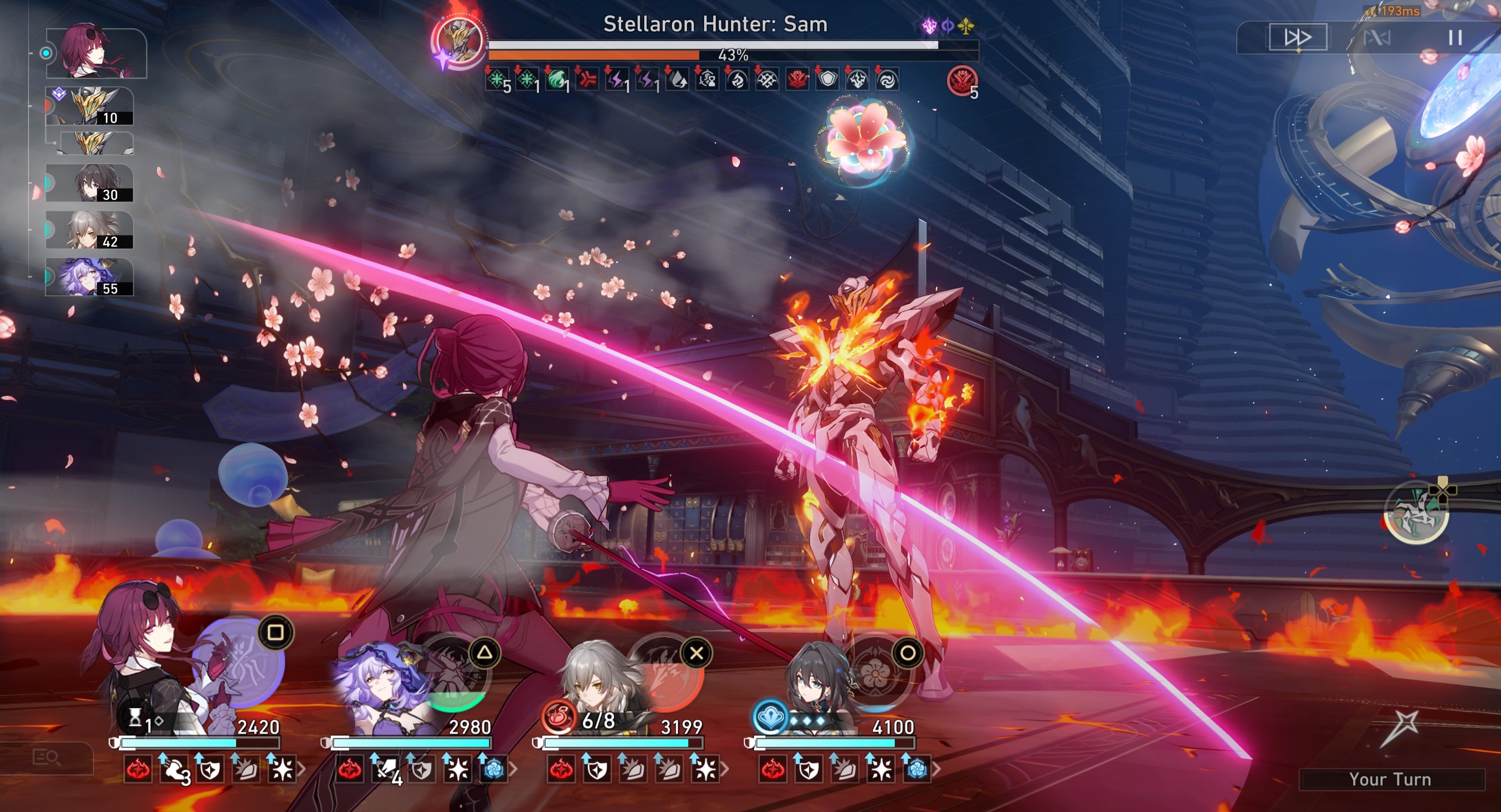Pause the battle
The image size is (1501, 812).
pos(1455,38)
